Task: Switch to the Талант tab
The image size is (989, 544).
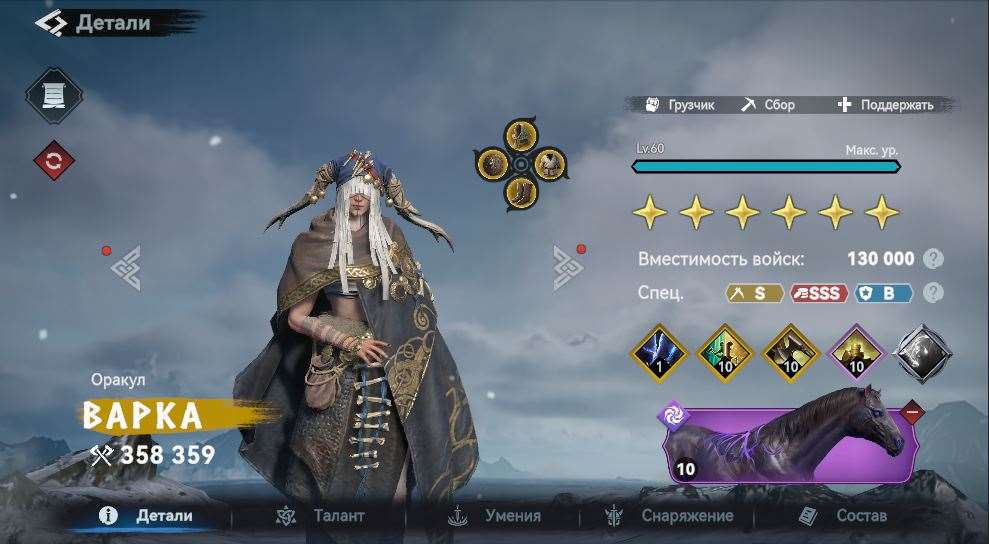Action: (320, 516)
